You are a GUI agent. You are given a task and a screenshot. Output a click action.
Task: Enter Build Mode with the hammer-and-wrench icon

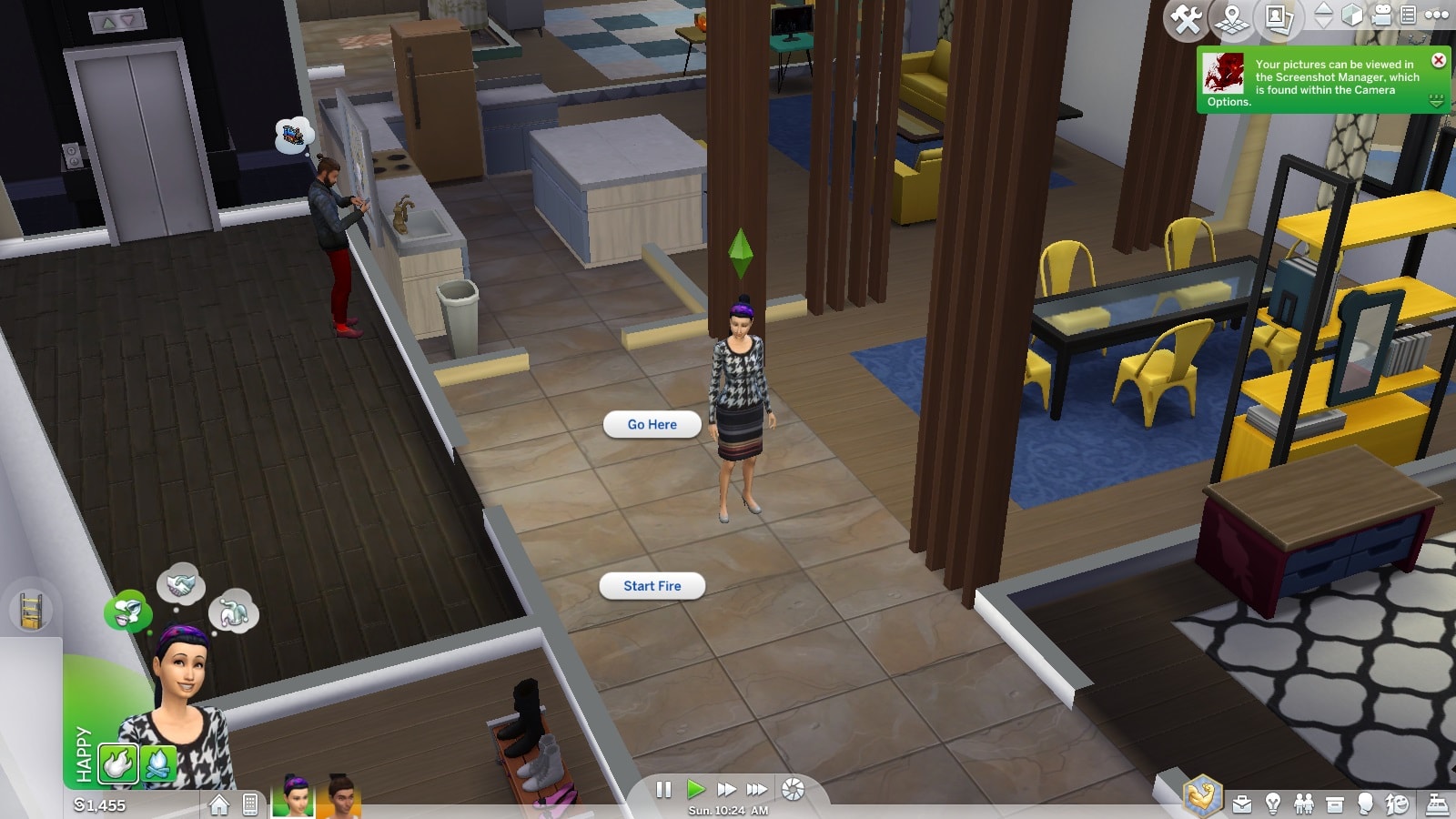[1186, 18]
